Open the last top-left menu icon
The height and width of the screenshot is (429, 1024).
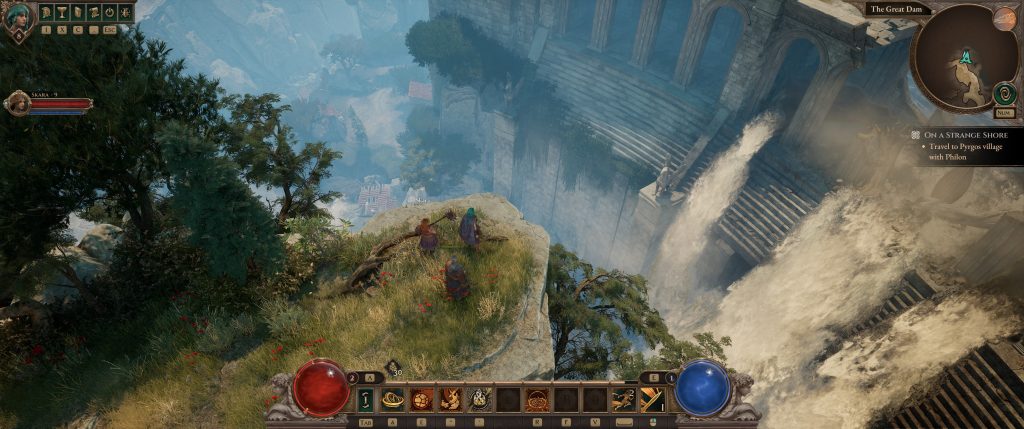125,13
